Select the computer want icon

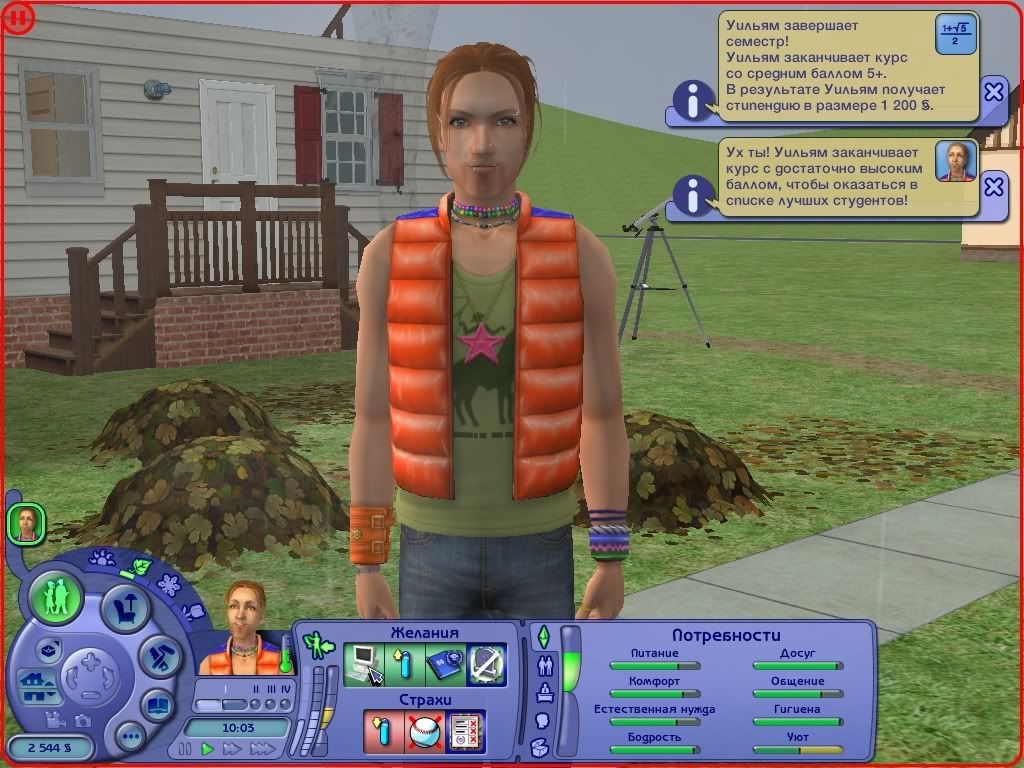tap(363, 664)
